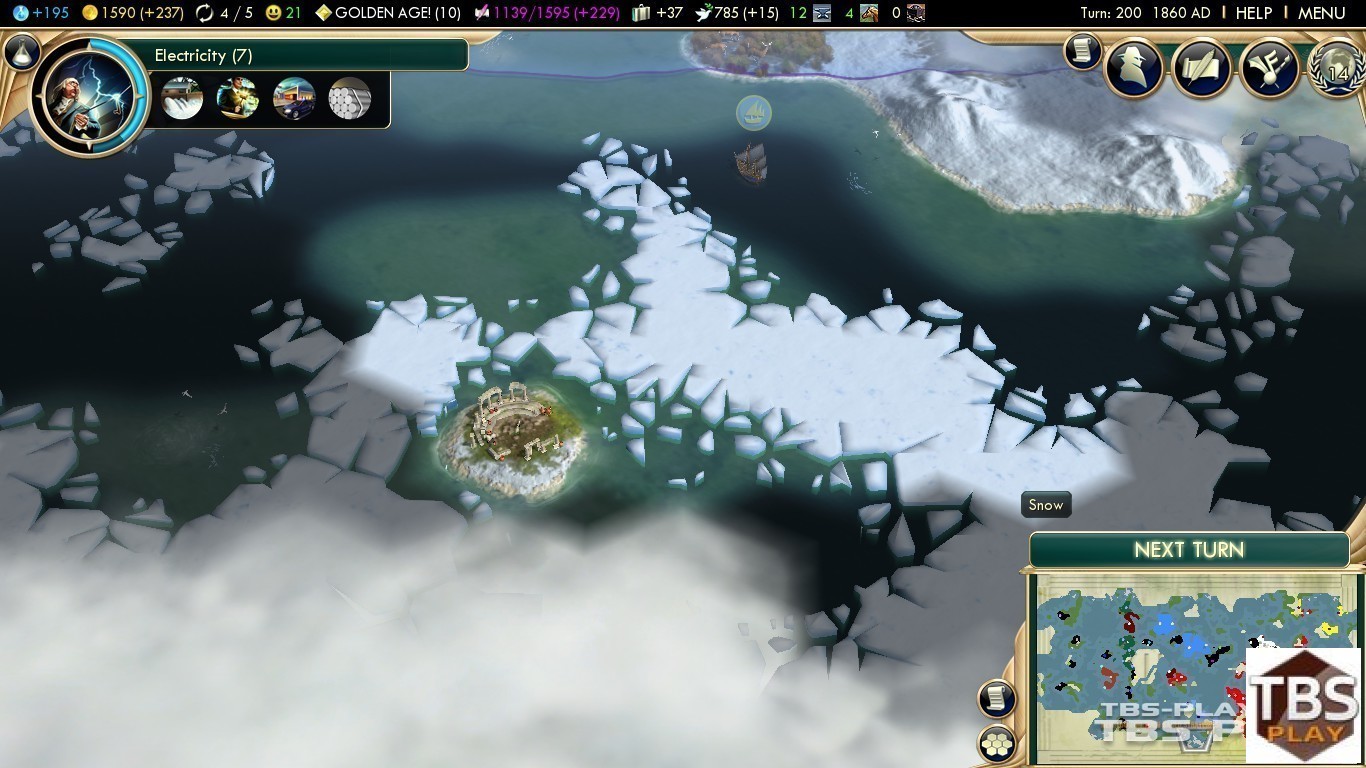Toggle the hex grid map options

(997, 744)
